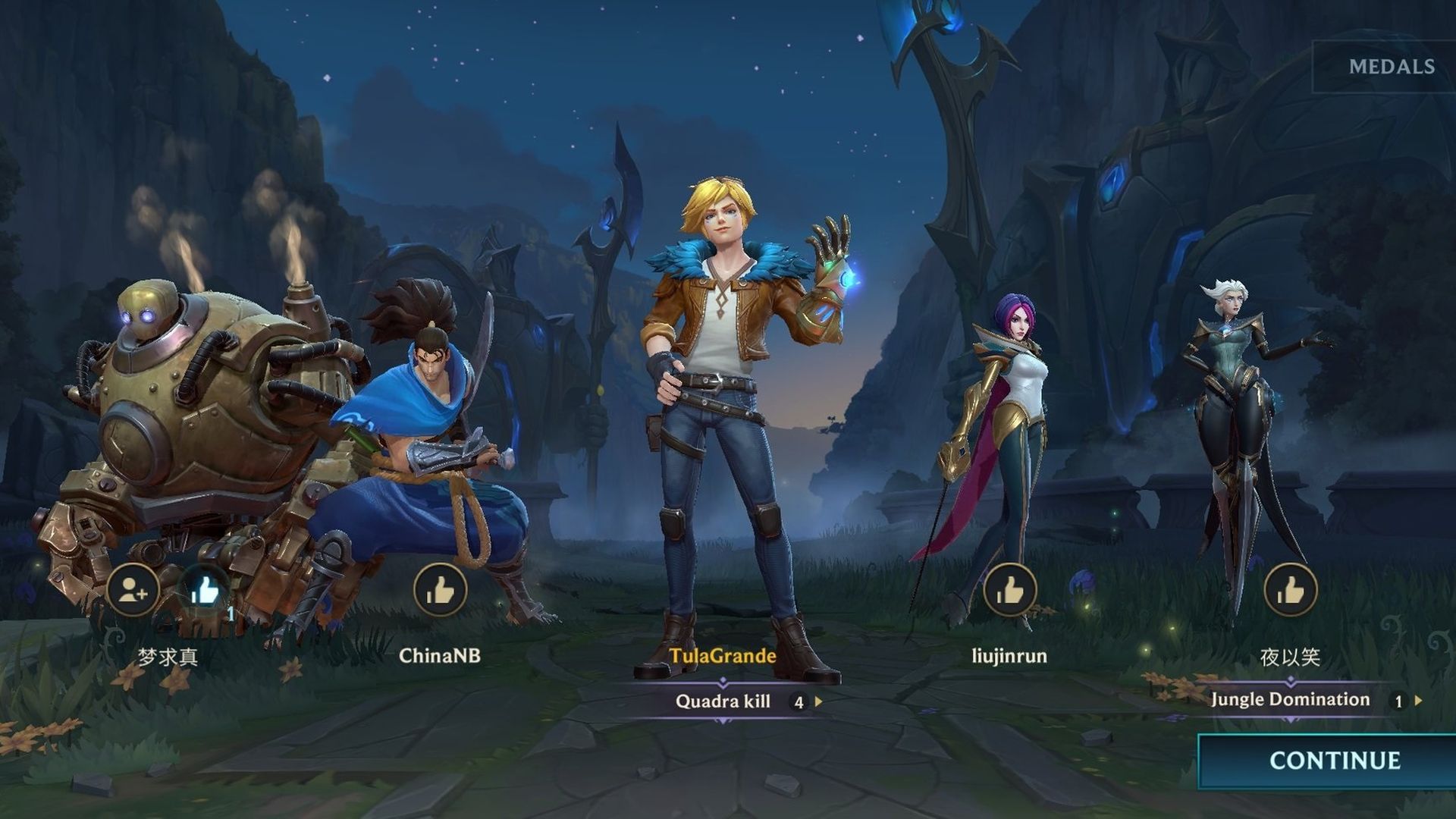Like ChinaNB with a thumbs up
The width and height of the screenshot is (1456, 819).
click(440, 590)
